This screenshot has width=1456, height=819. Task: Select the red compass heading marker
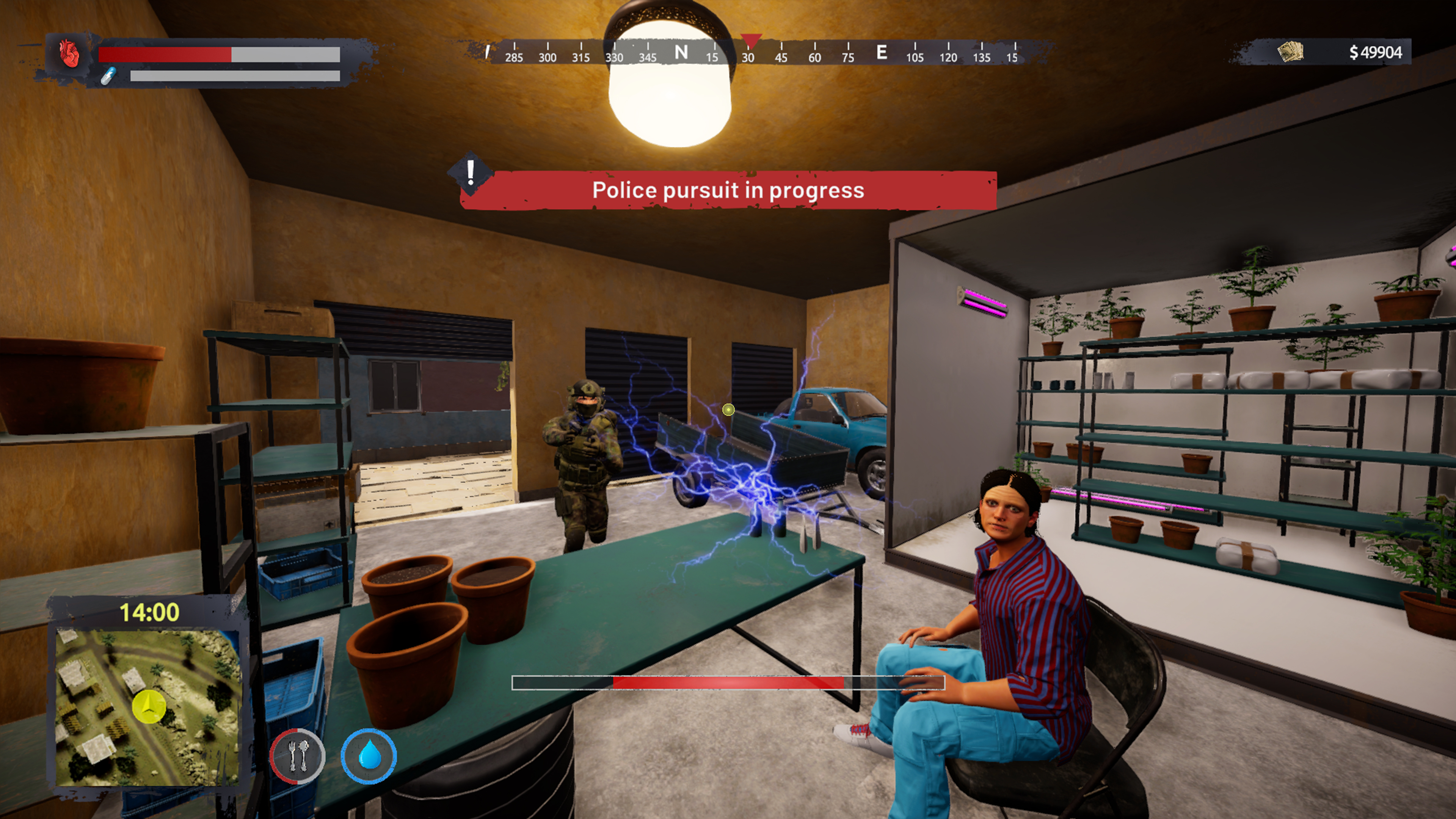tap(751, 41)
